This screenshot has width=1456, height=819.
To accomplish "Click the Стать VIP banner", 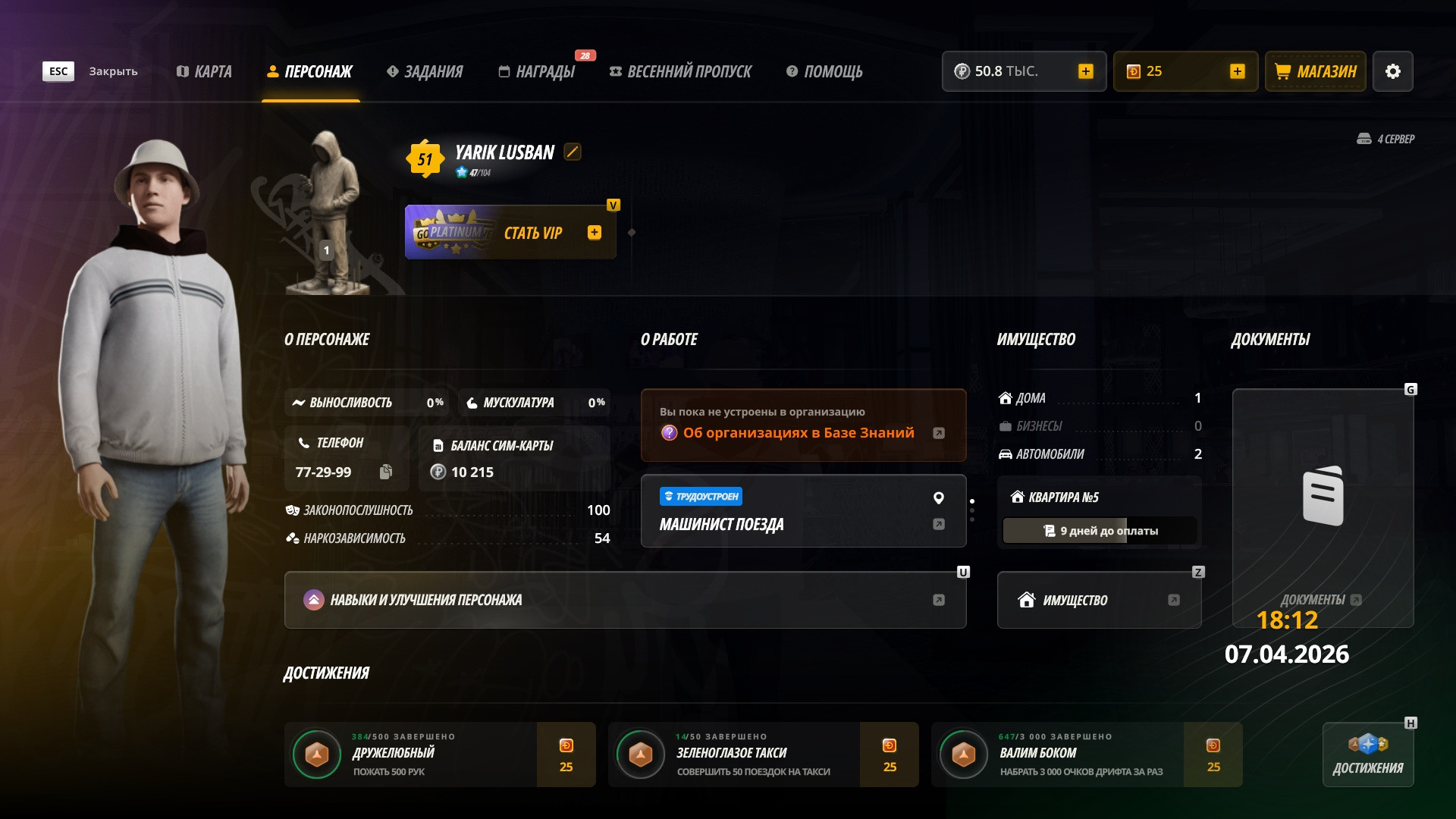I will click(510, 233).
